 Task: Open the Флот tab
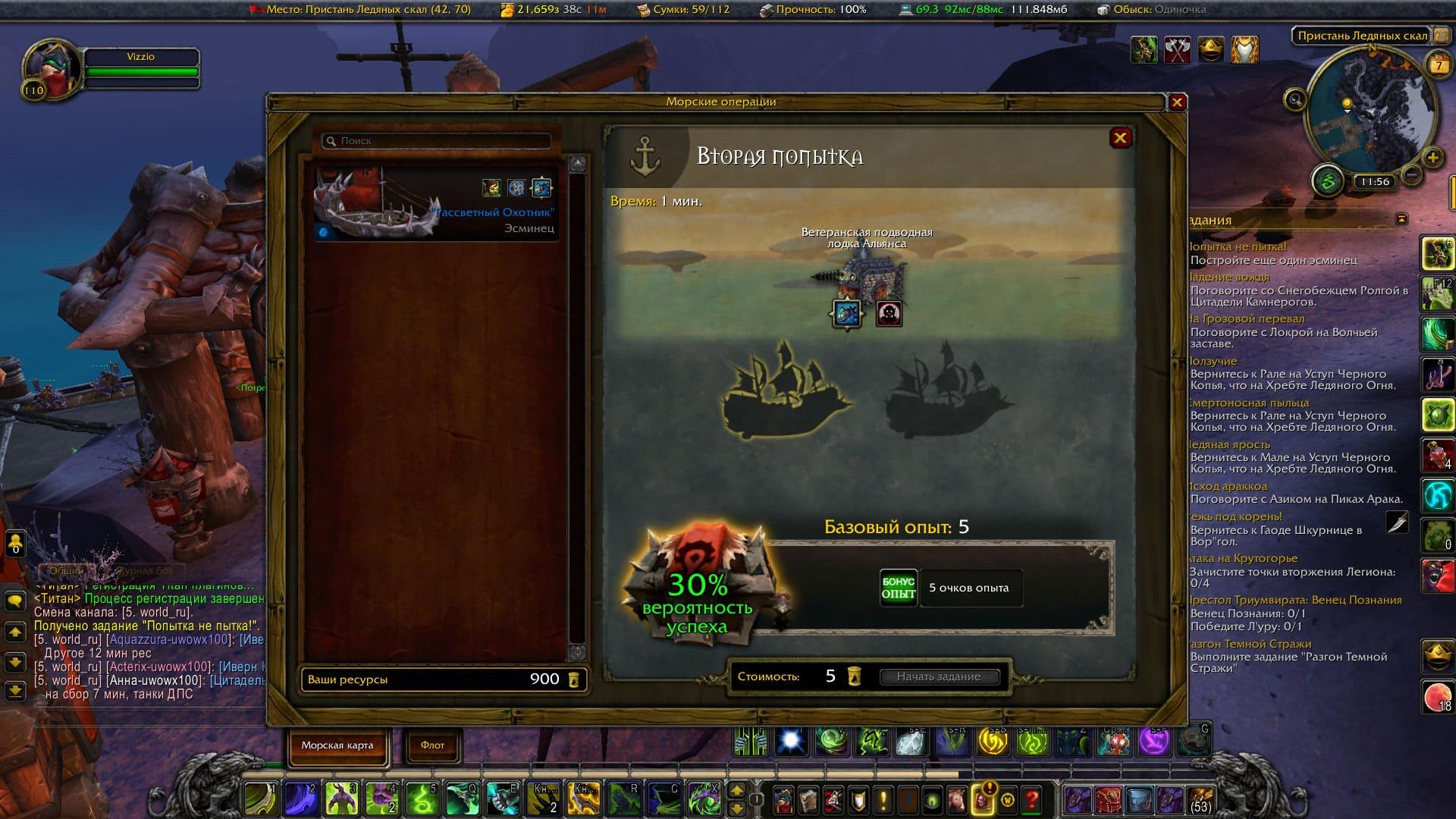pyautogui.click(x=432, y=745)
